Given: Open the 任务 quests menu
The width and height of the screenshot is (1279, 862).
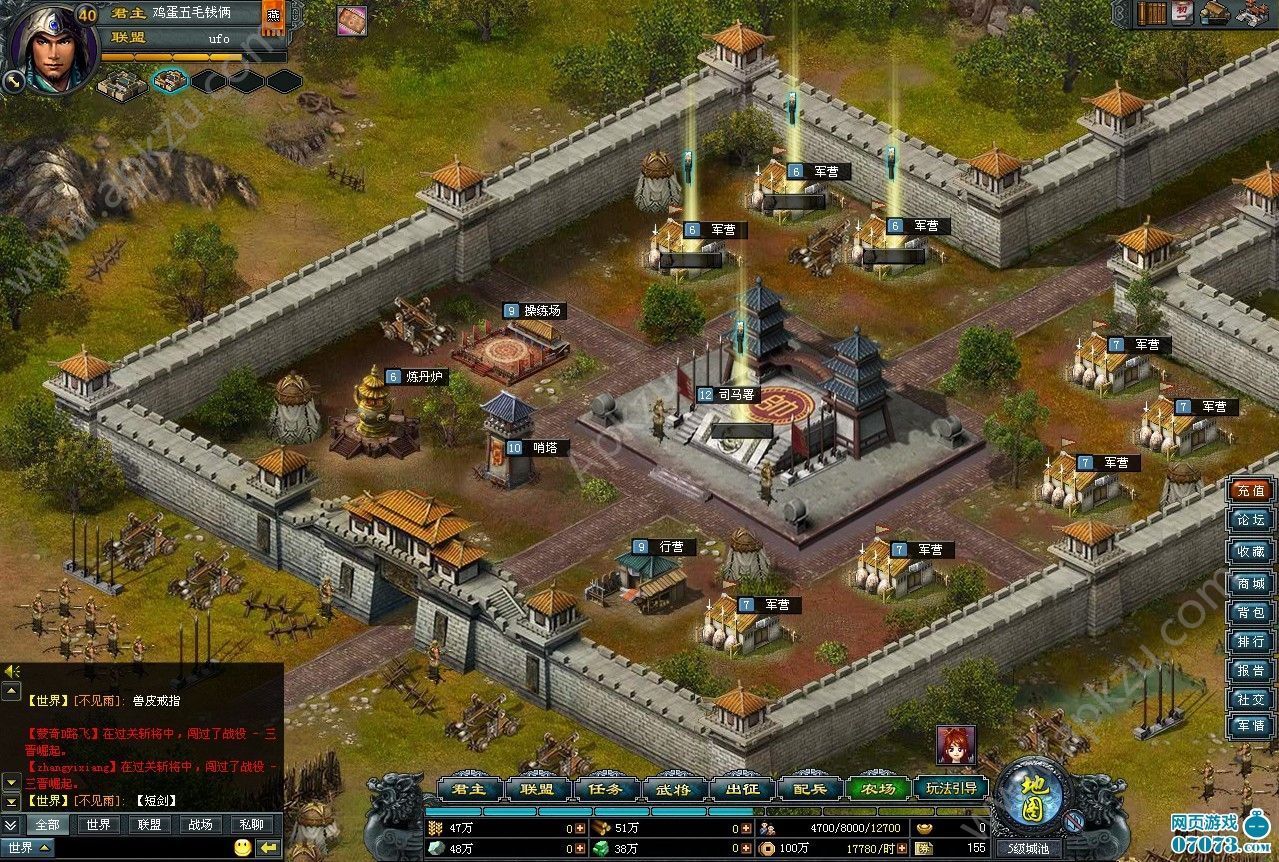Looking at the screenshot, I should (605, 788).
